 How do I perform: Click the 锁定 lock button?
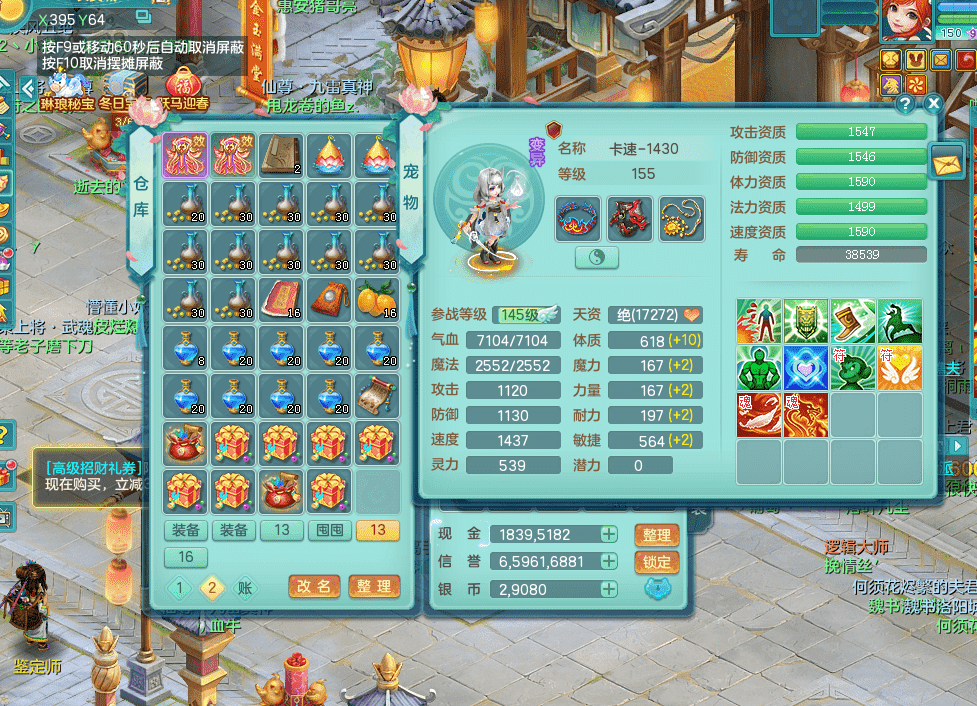[656, 562]
